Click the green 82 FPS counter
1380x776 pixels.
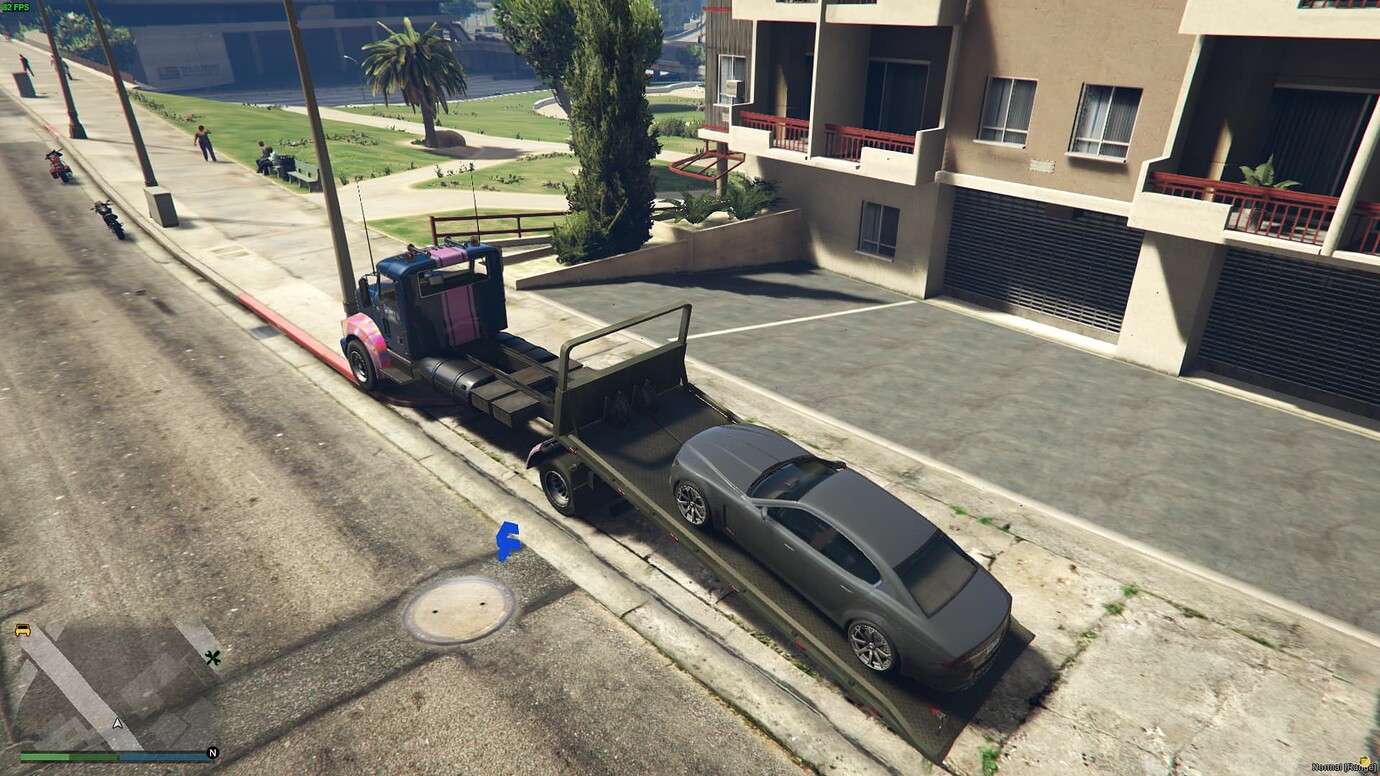pyautogui.click(x=18, y=8)
